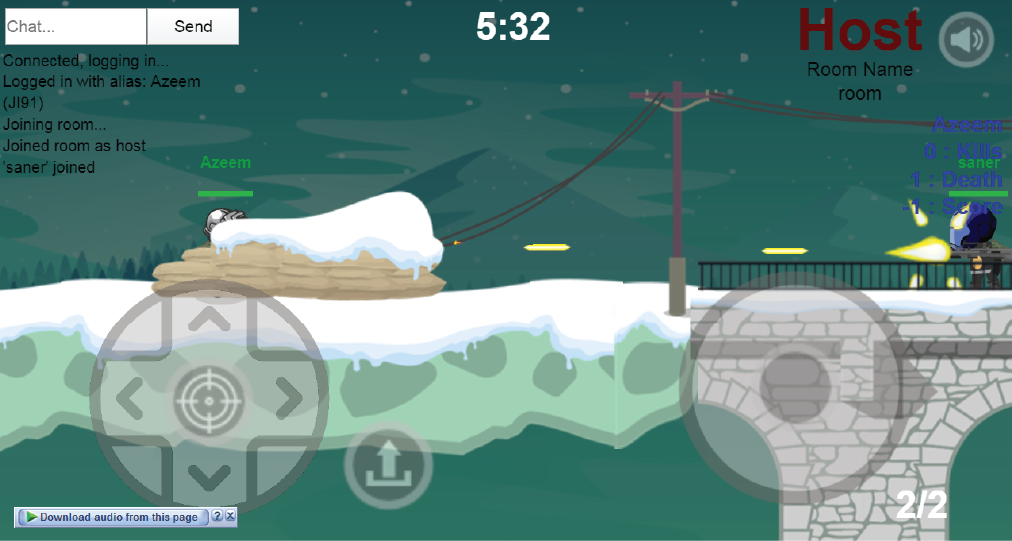Screen dimensions: 1012x541
Task: Open the download bar help question mark
Action: click(217, 517)
